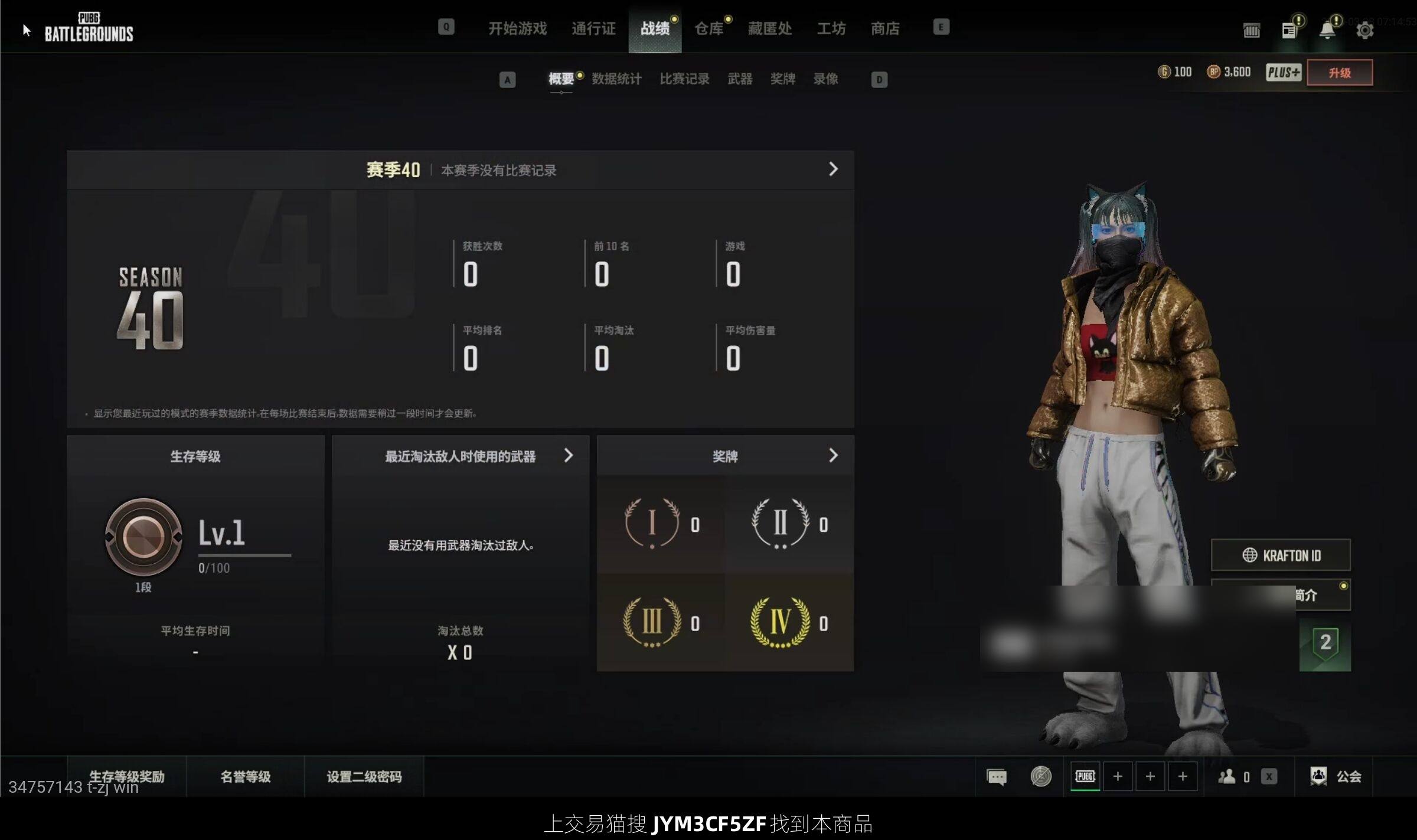
Task: Open the 公会 clan button
Action: 1336,776
